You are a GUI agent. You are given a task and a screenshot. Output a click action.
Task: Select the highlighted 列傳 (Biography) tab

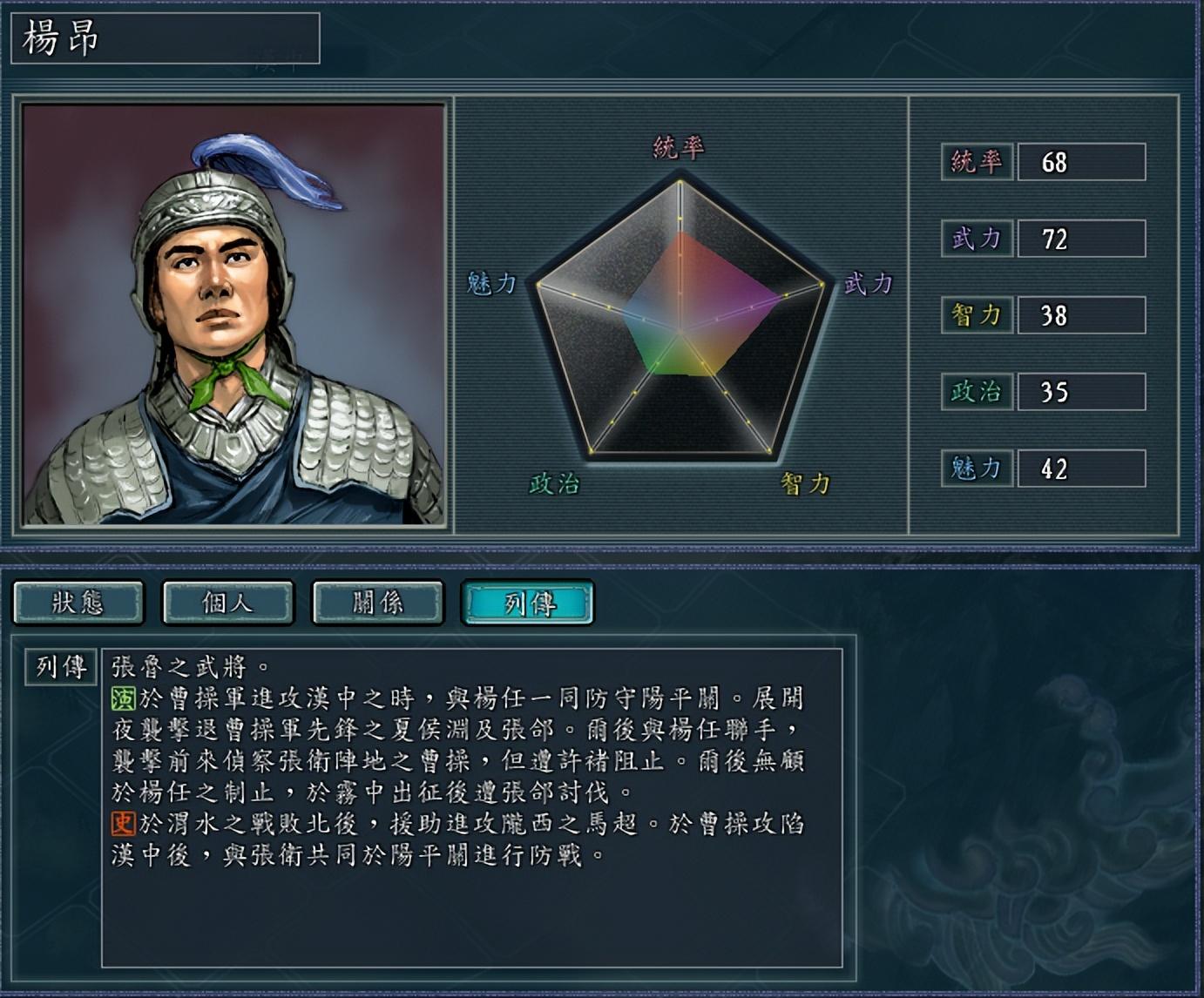[x=528, y=603]
